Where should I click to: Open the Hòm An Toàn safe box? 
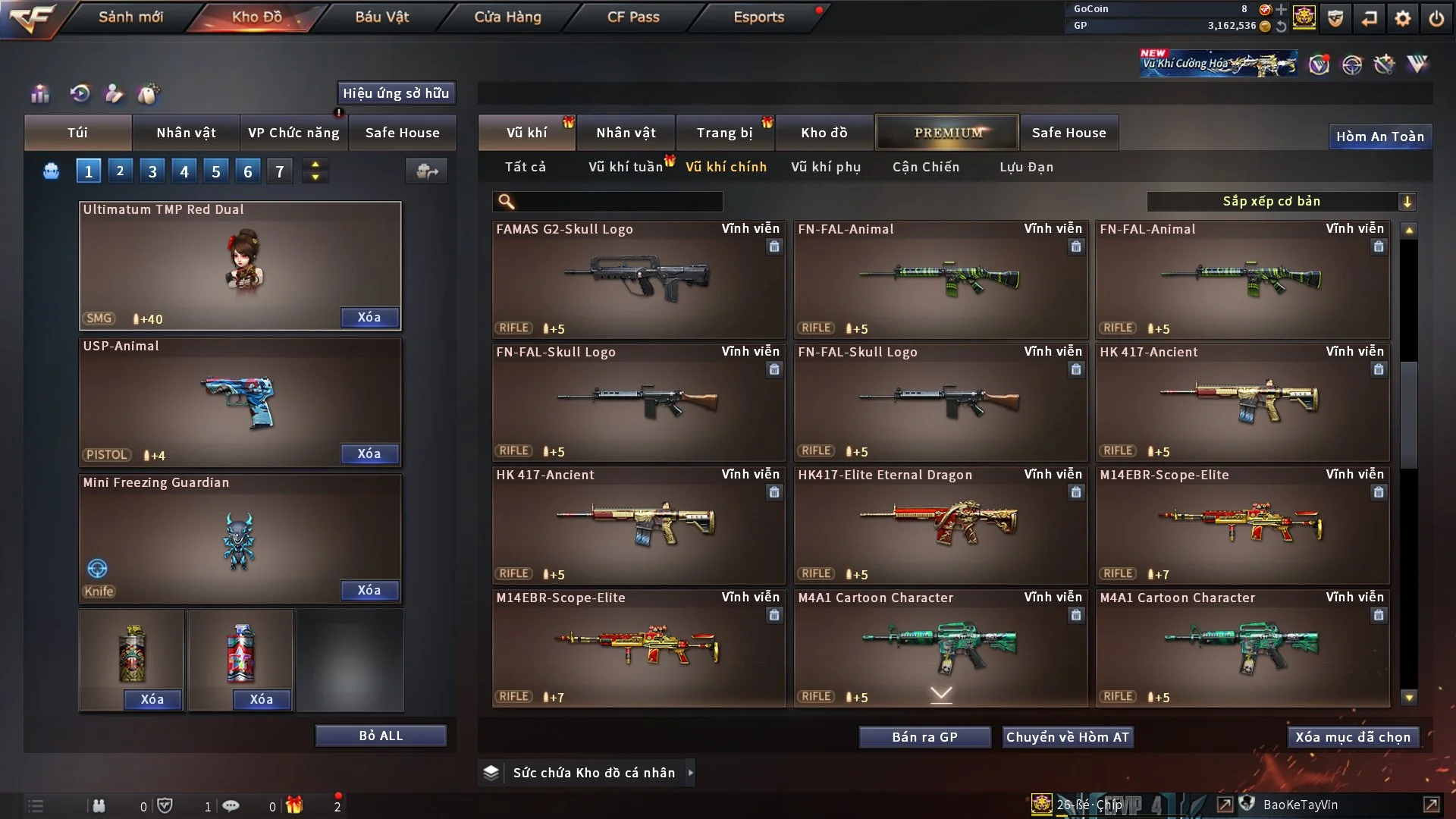point(1379,136)
